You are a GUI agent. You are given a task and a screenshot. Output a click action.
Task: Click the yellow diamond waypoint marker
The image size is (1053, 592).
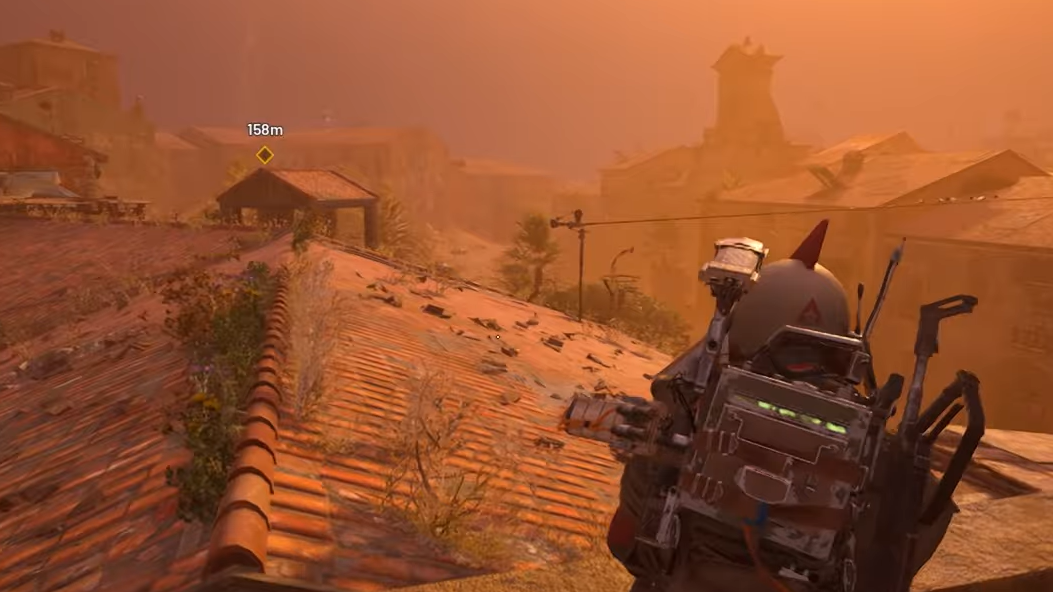click(265, 155)
